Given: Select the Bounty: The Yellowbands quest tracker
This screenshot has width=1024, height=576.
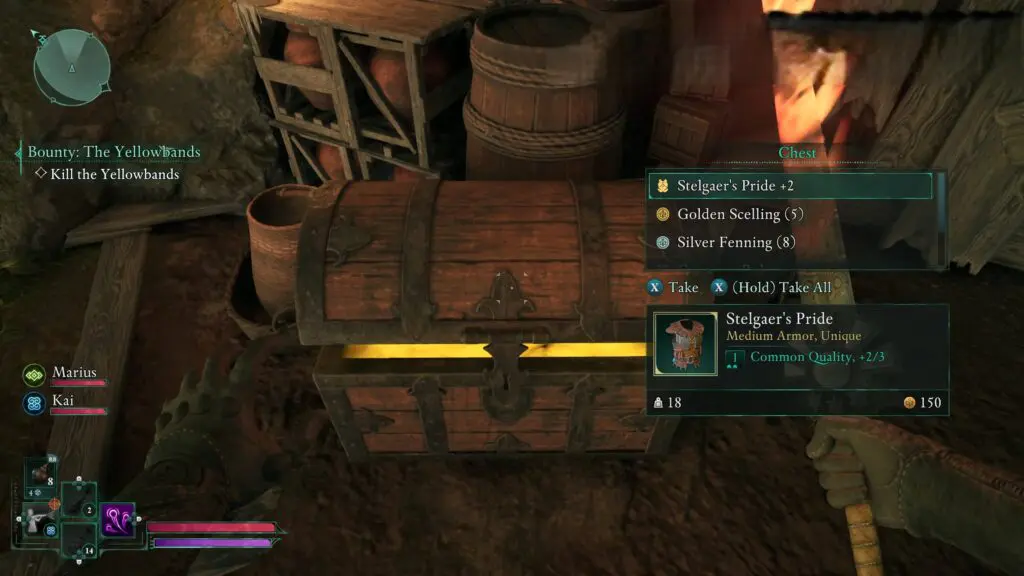Looking at the screenshot, I should (113, 152).
